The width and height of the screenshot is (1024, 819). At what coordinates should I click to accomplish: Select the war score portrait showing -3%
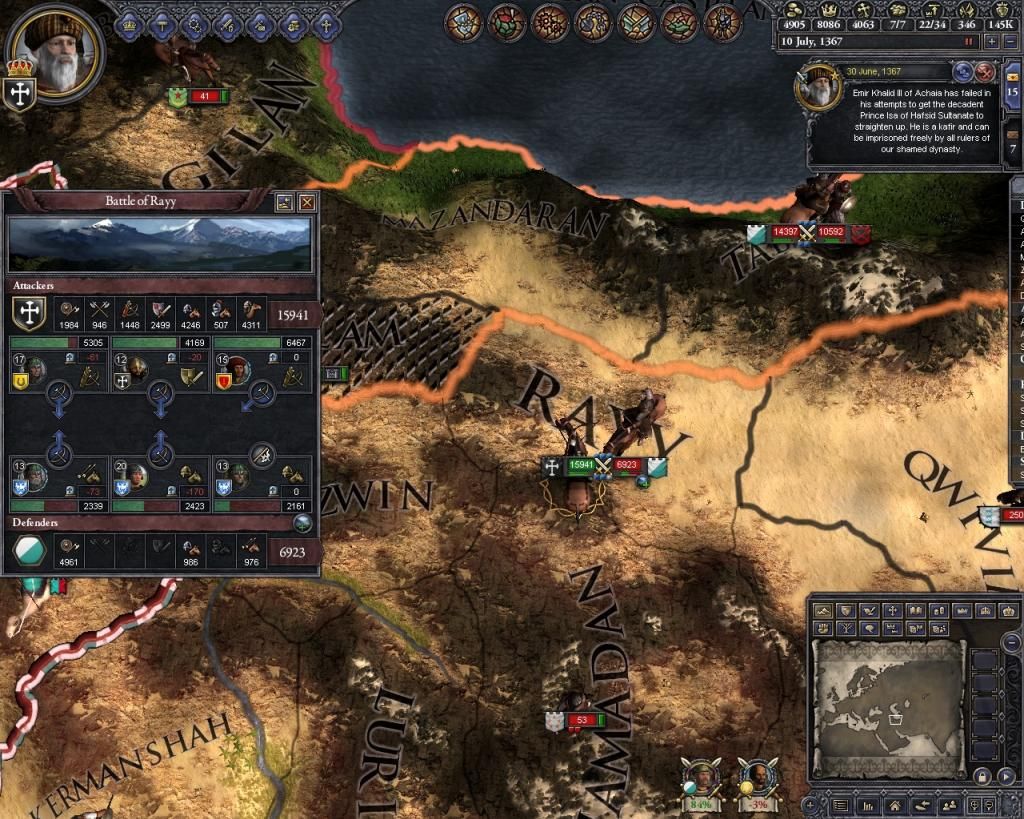pyautogui.click(x=759, y=779)
